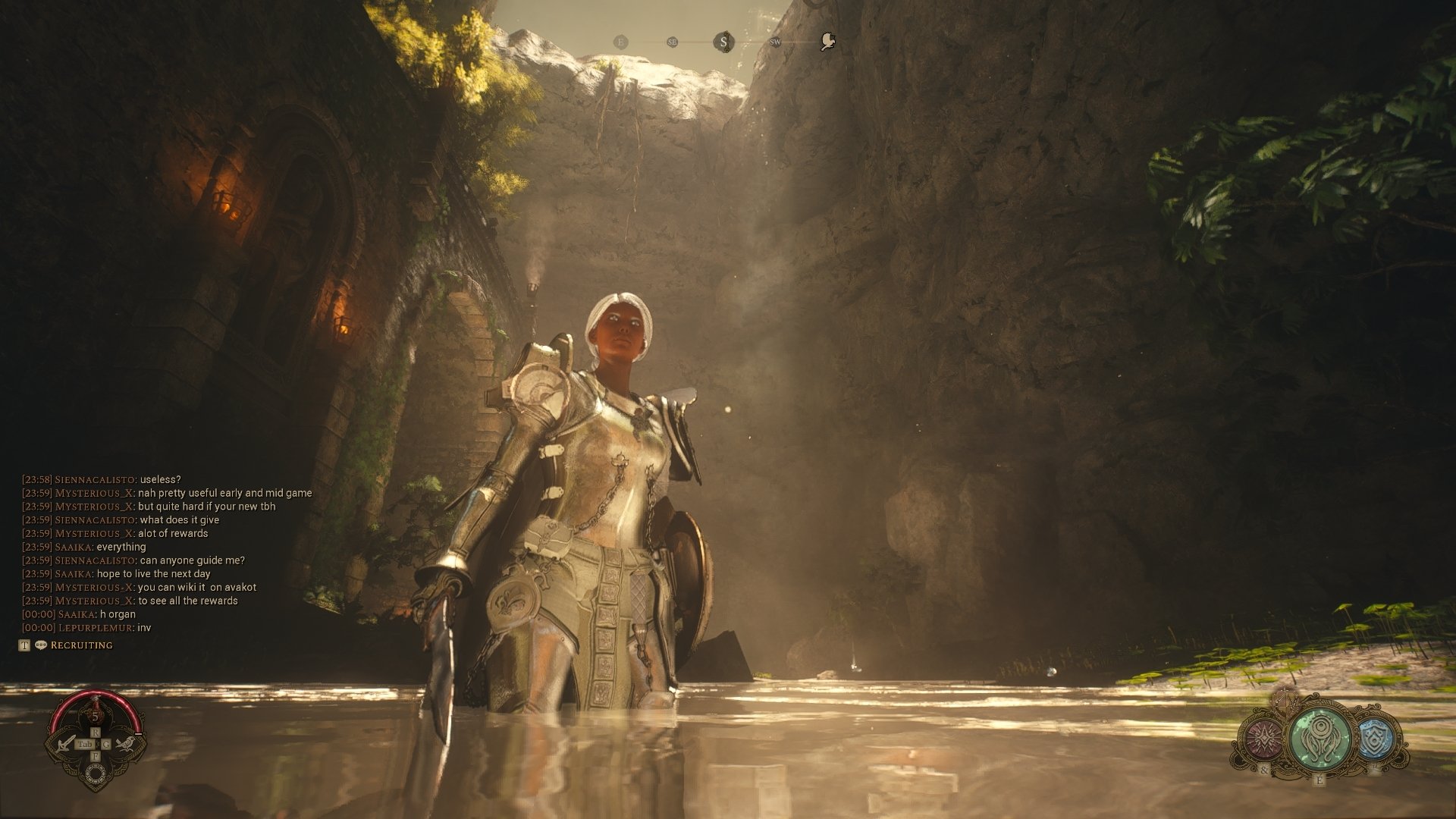The image size is (1456, 819).
Task: Activate the green eye-and-tentacles ability
Action: point(1320,736)
